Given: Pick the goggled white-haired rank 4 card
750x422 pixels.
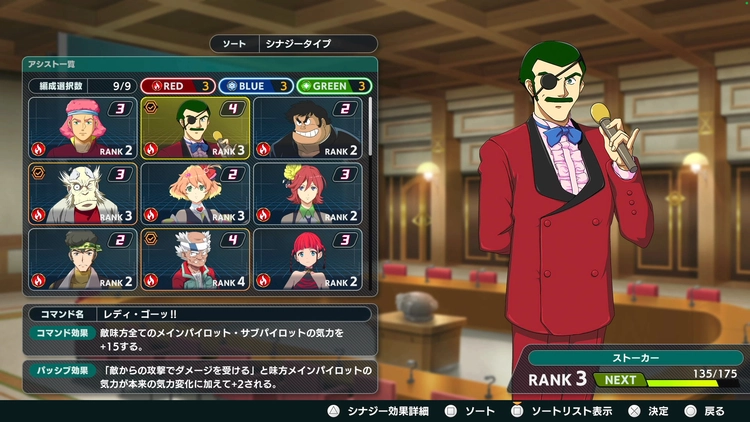Looking at the screenshot, I should (x=195, y=259).
